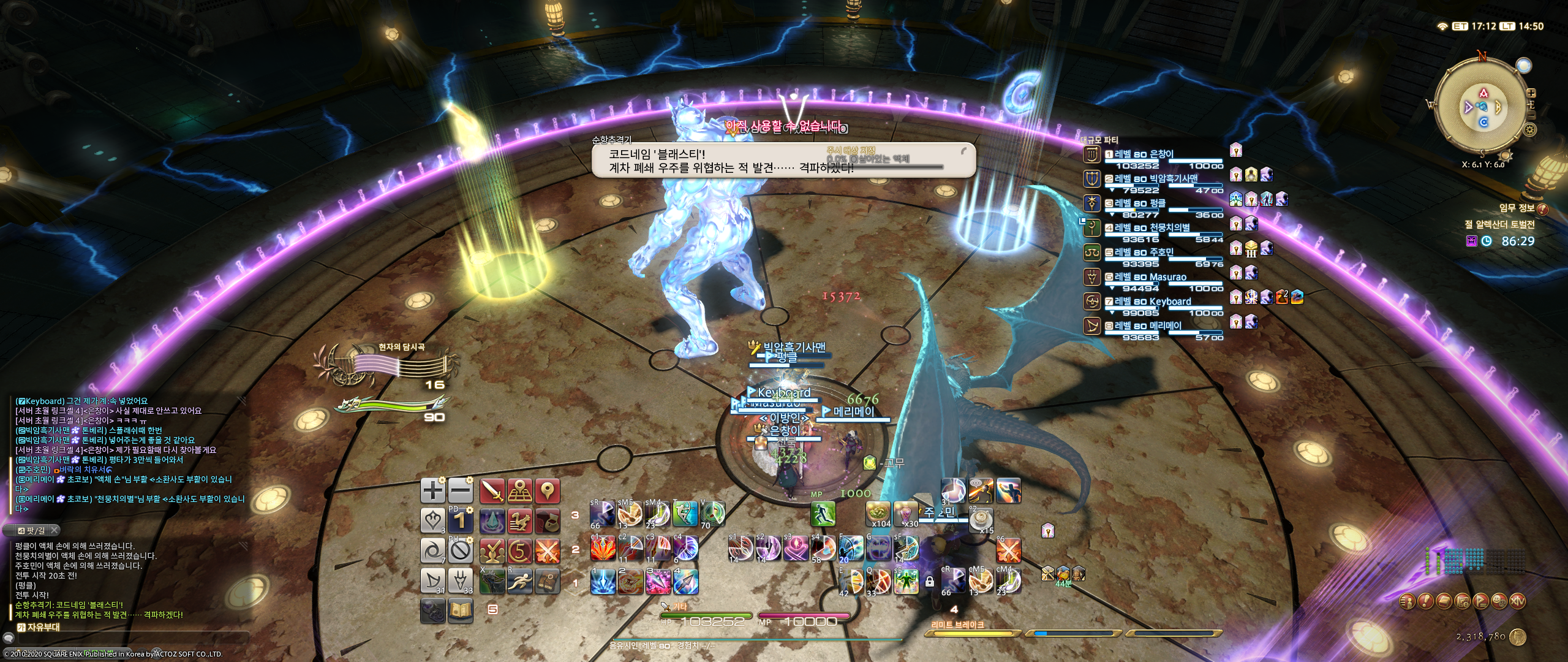Start the countdown icon with number 5
1568x662 pixels.
click(520, 551)
